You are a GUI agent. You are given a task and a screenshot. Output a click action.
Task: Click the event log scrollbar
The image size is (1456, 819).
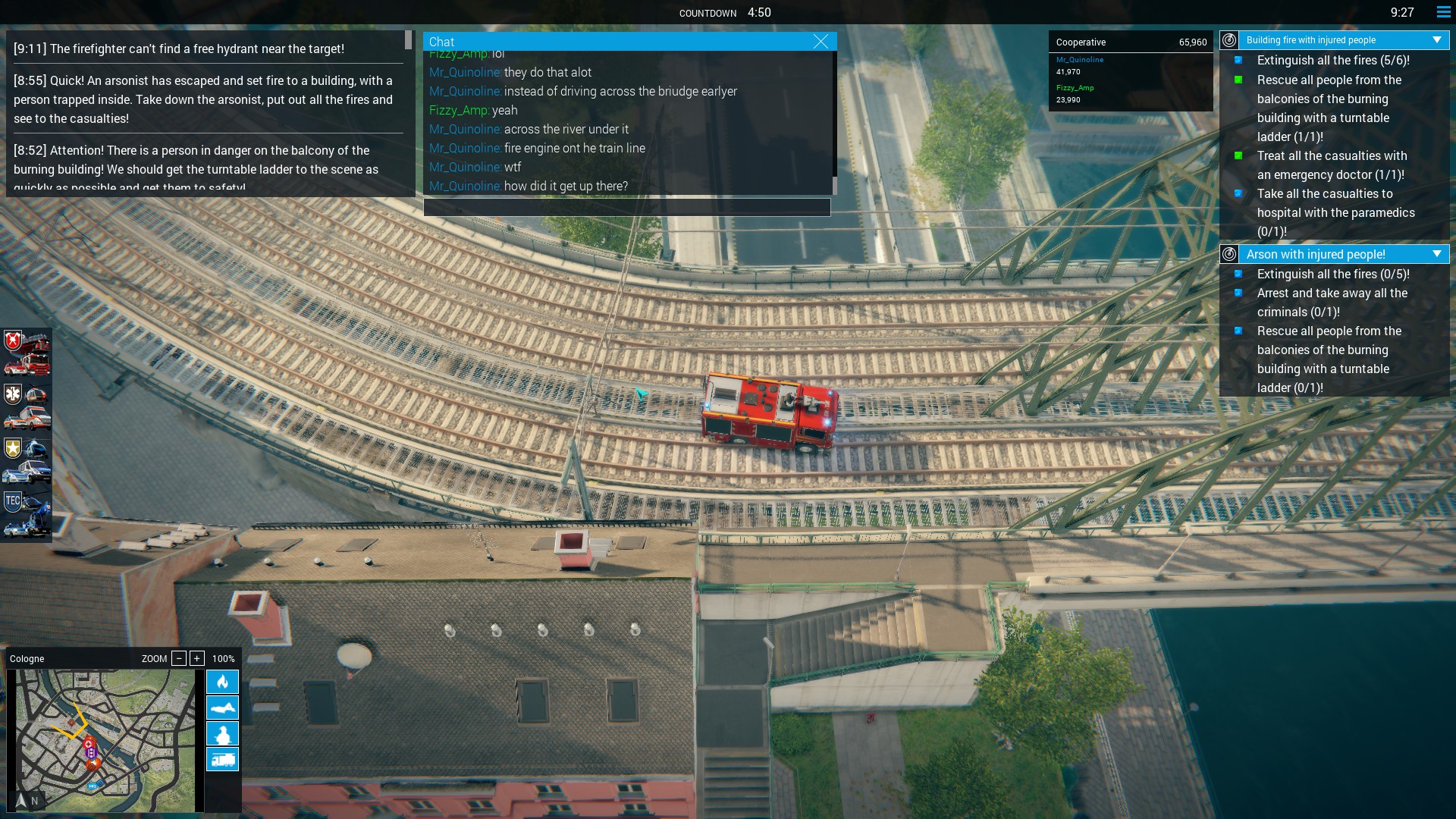pyautogui.click(x=409, y=40)
